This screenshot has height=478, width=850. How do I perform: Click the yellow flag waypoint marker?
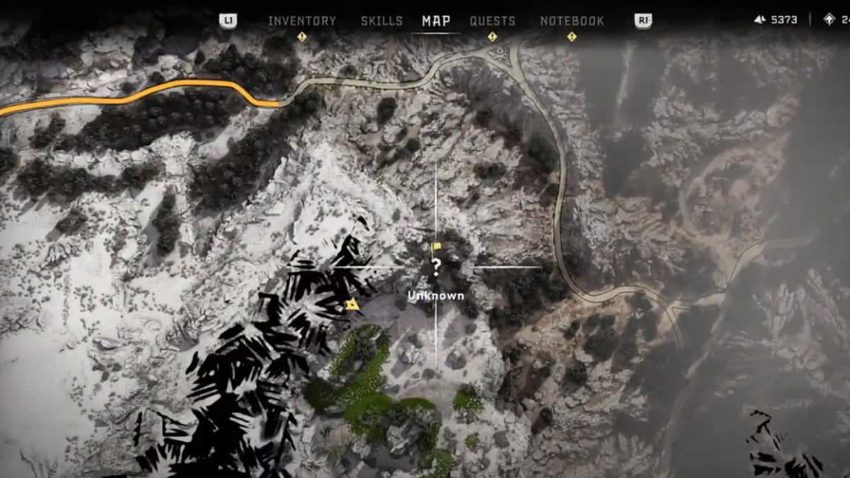tap(436, 246)
